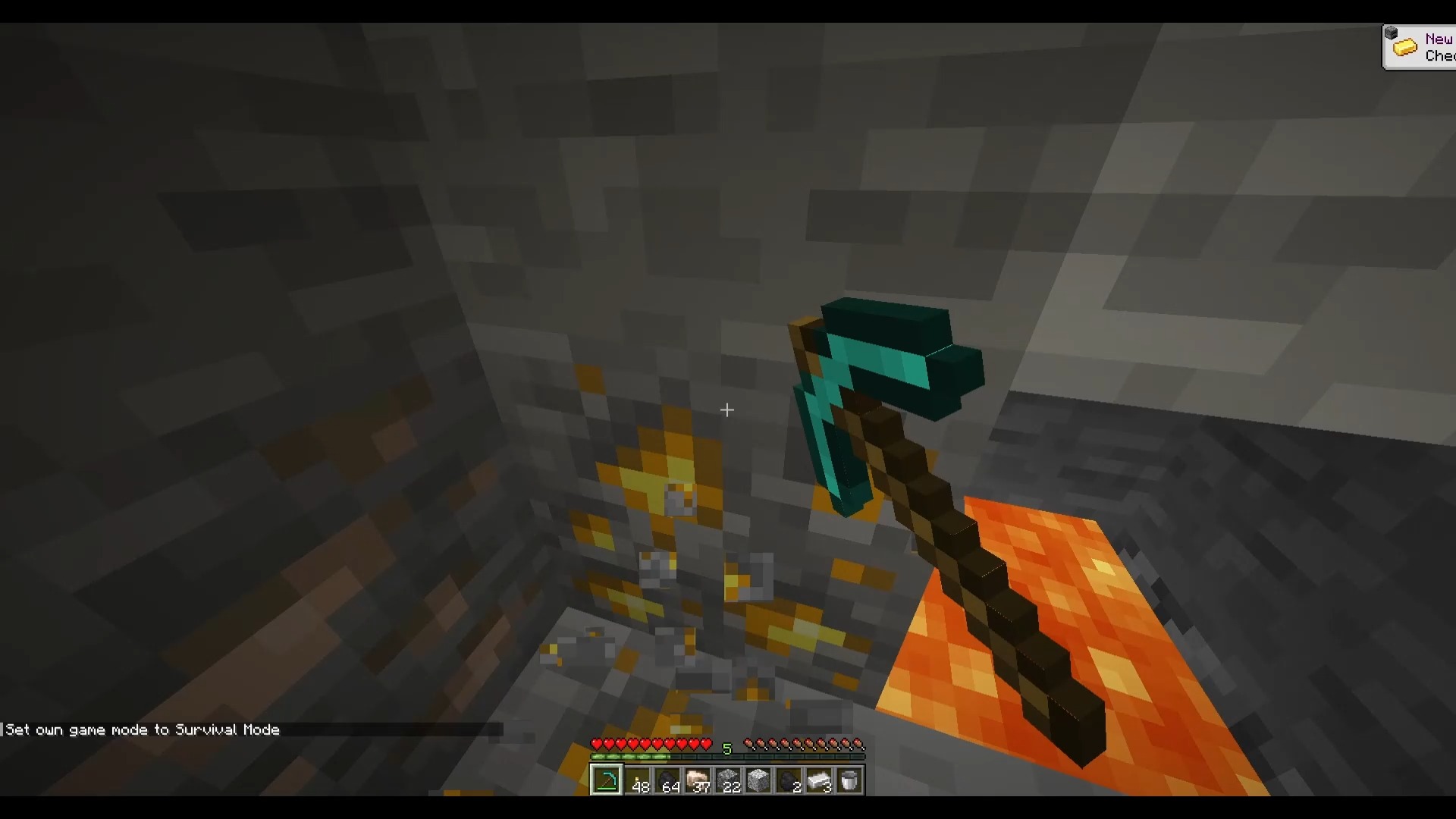Click the Survival Mode chat message
This screenshot has width=1456, height=819.
[141, 730]
